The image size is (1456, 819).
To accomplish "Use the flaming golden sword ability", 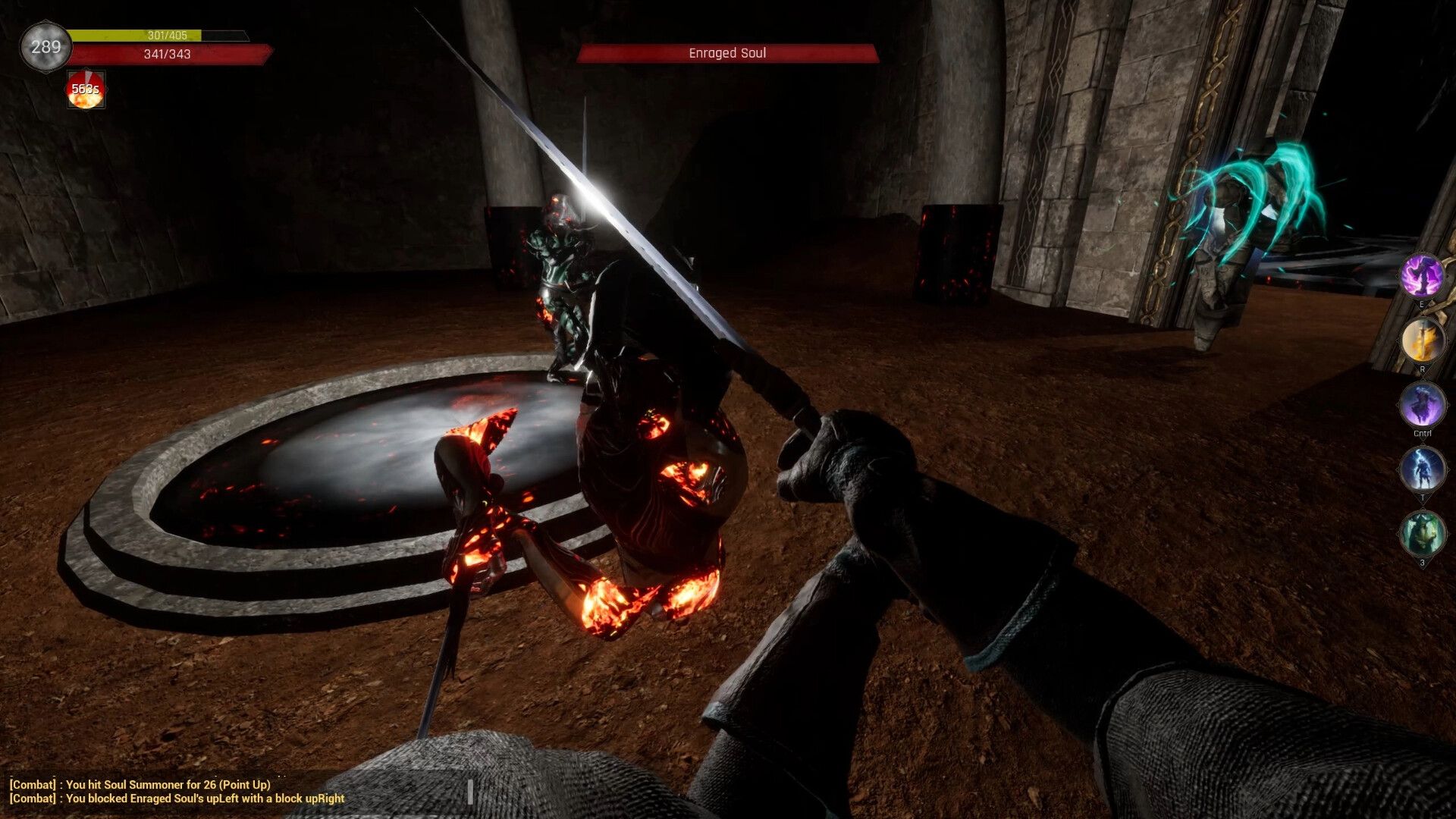I will pos(1422,340).
